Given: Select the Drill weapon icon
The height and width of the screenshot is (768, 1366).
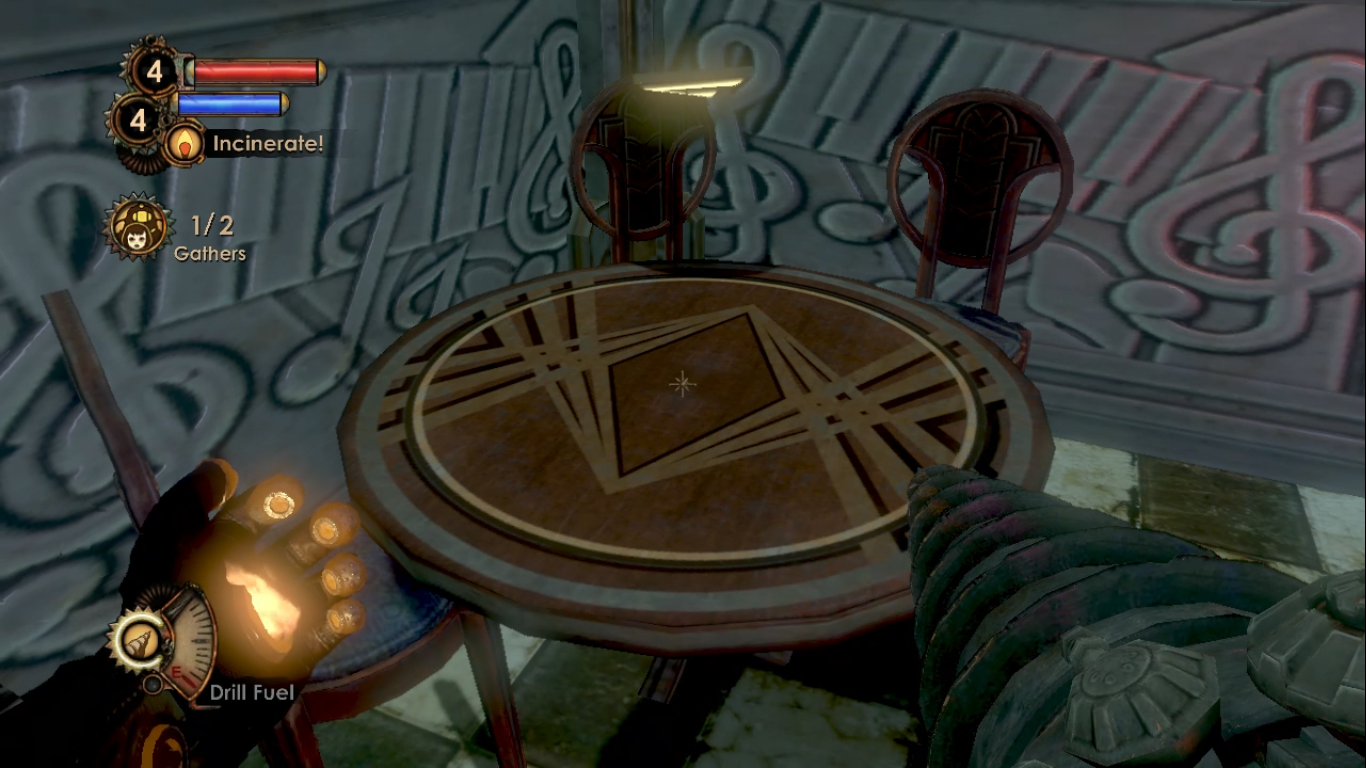Looking at the screenshot, I should pos(135,641).
